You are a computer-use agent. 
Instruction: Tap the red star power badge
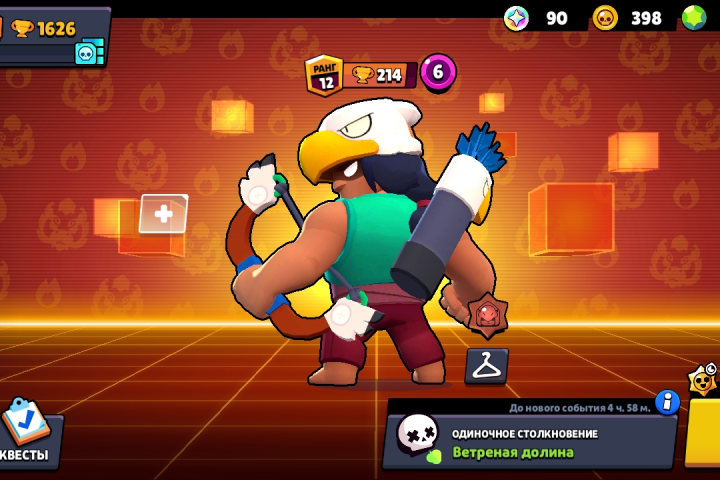point(487,315)
